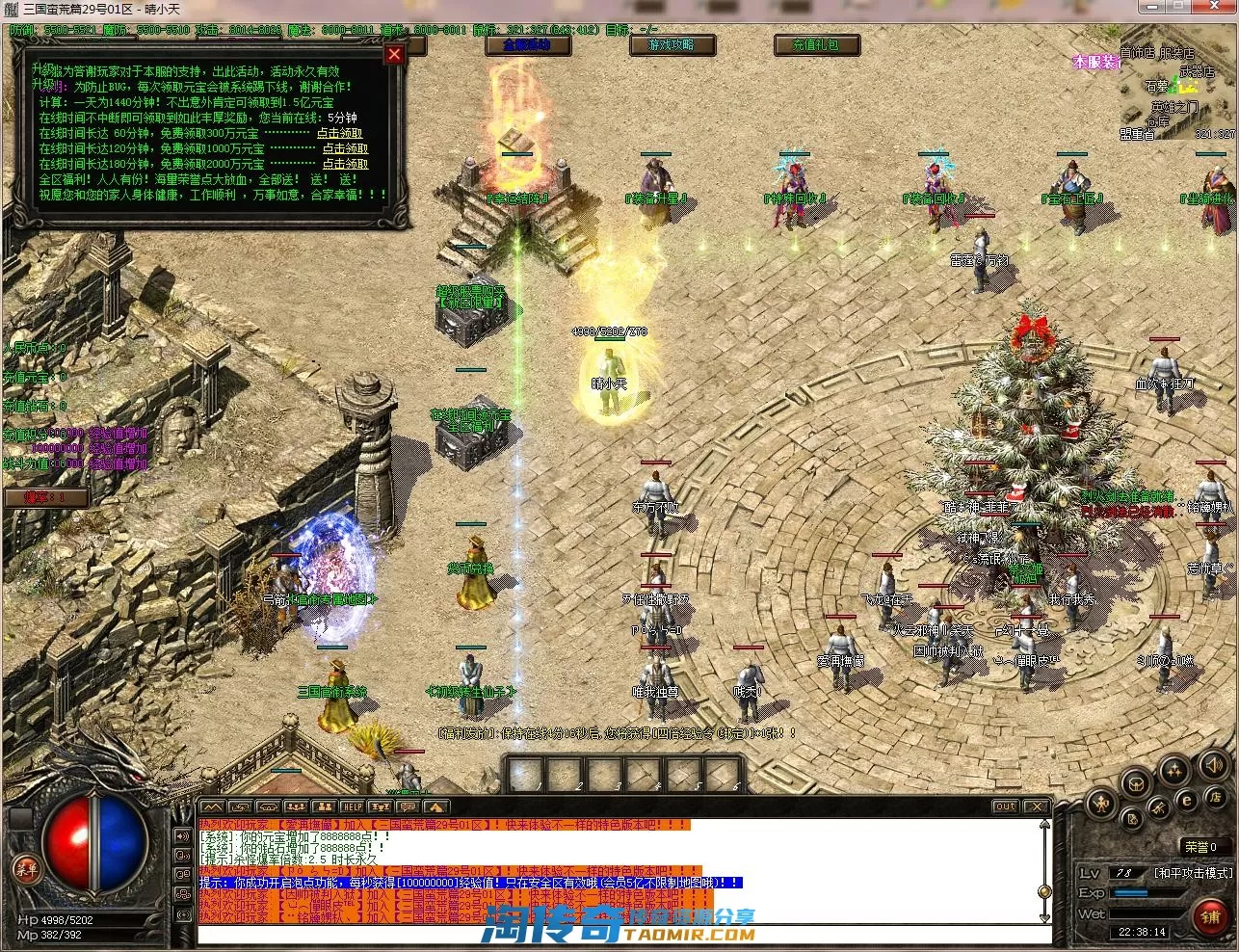Open the 游戏攻略 game guide button
This screenshot has height=952, width=1239.
click(671, 45)
